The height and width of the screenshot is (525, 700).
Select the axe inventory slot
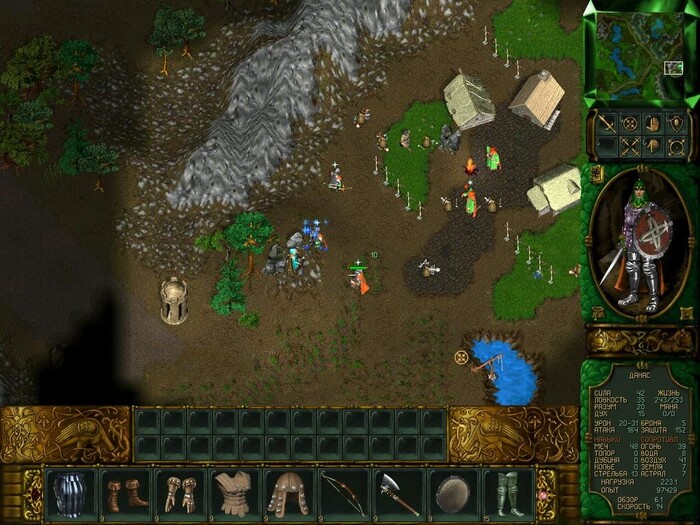point(398,493)
